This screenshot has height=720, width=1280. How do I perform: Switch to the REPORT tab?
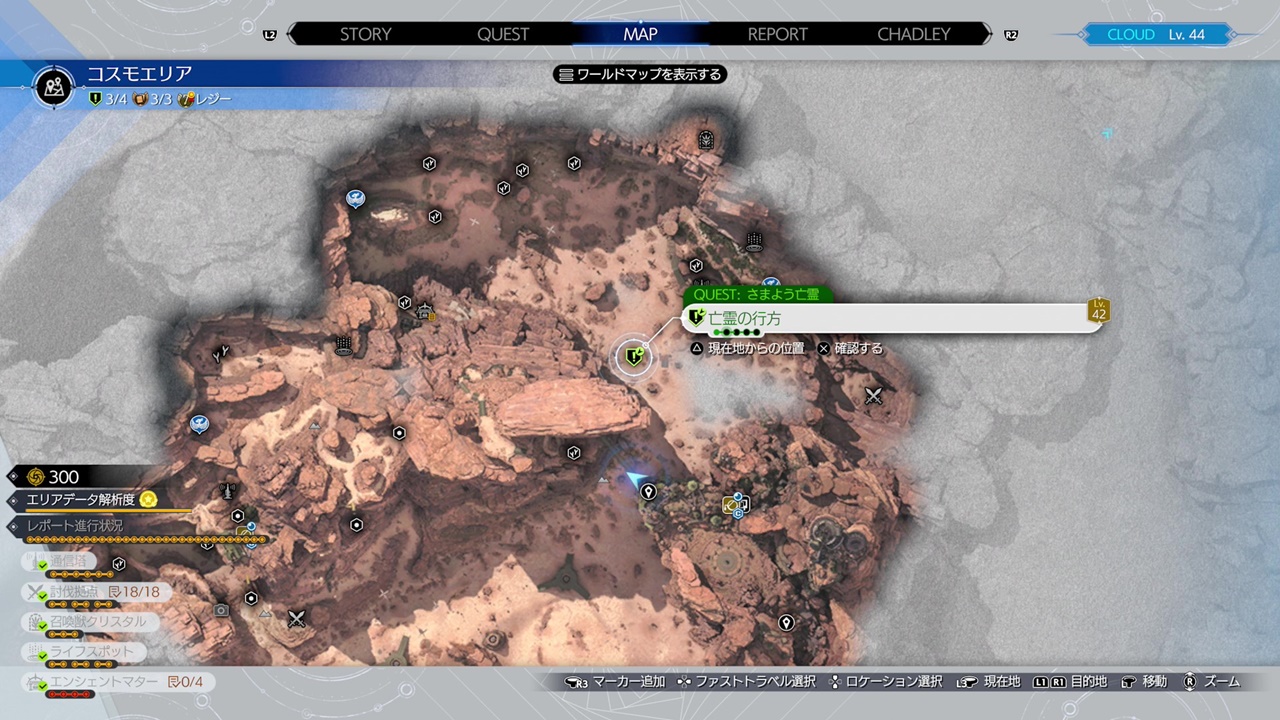pyautogui.click(x=777, y=34)
